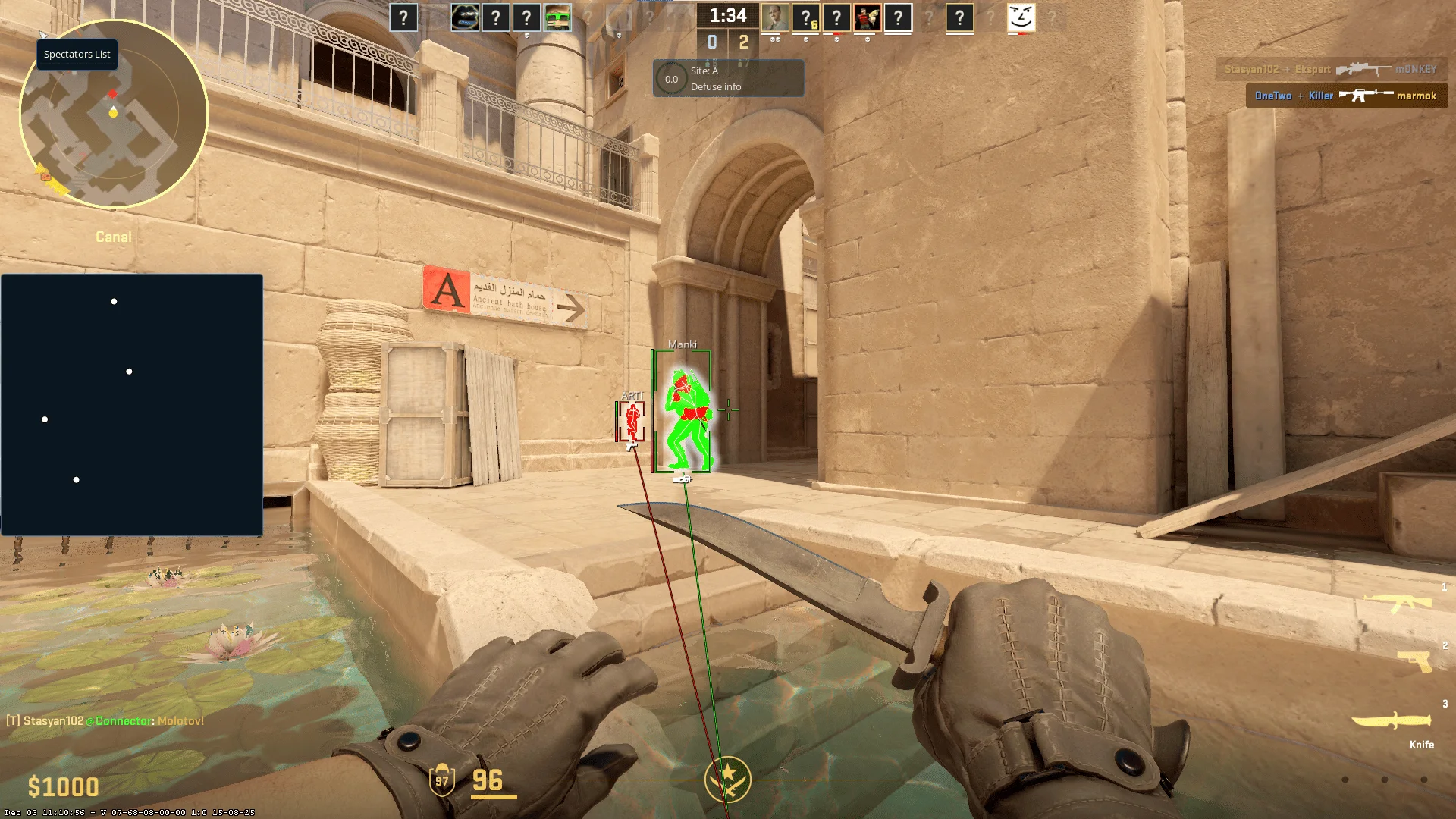Screen dimensions: 1456x819
Task: Select the Pepe frog player avatar
Action: 465,17
